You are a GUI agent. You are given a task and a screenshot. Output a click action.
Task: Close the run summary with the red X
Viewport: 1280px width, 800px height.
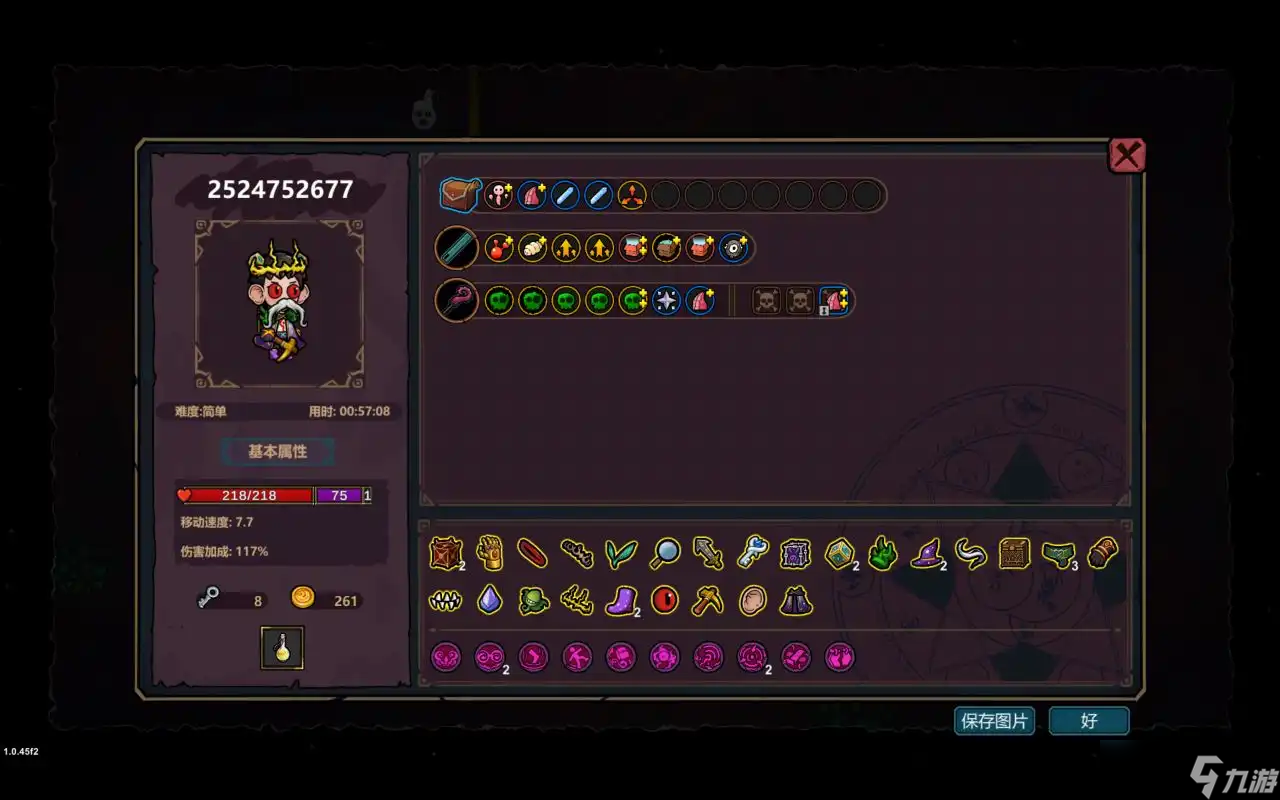[1127, 155]
